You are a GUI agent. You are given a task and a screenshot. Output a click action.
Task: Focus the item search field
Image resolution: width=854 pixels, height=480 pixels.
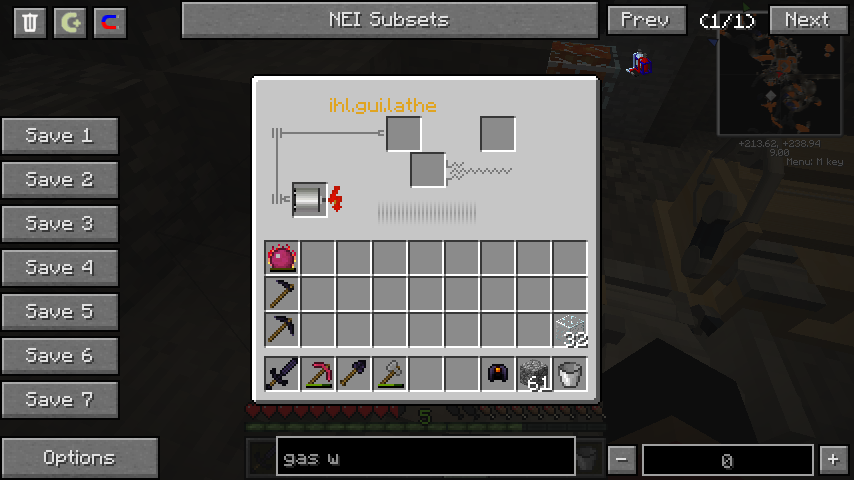[x=425, y=459]
